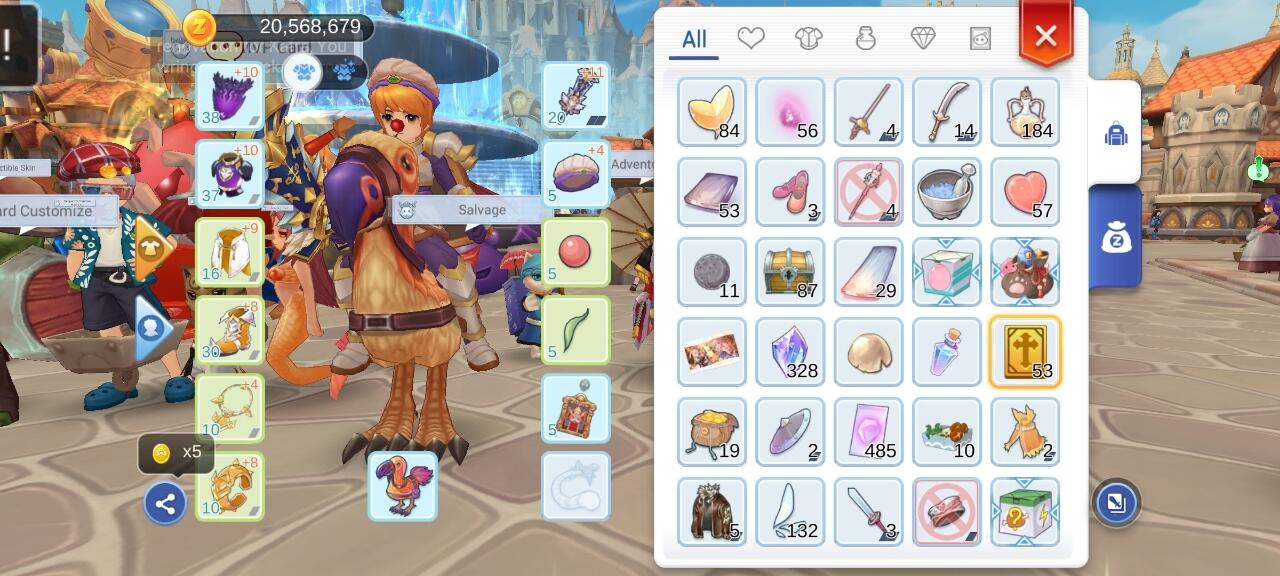Select the blue crystal with 328 count

(790, 352)
